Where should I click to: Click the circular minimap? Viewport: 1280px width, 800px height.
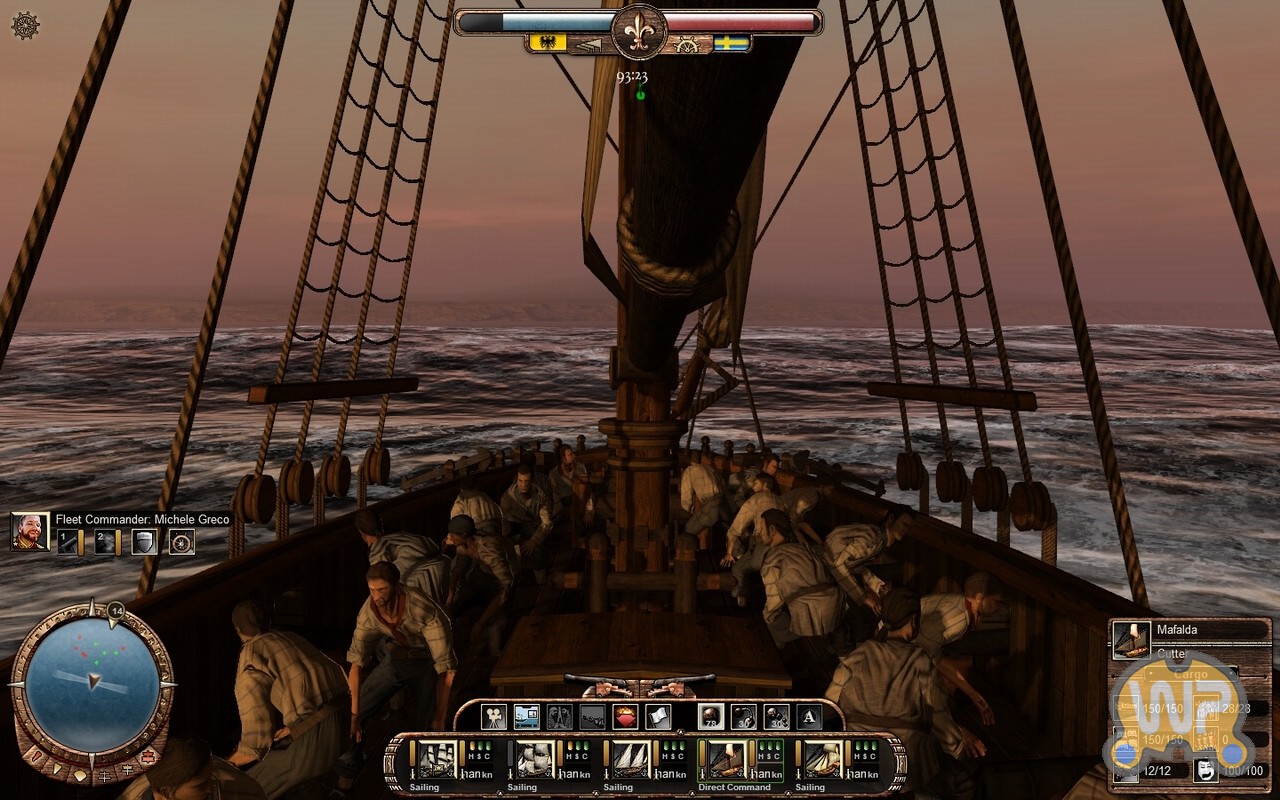click(91, 679)
